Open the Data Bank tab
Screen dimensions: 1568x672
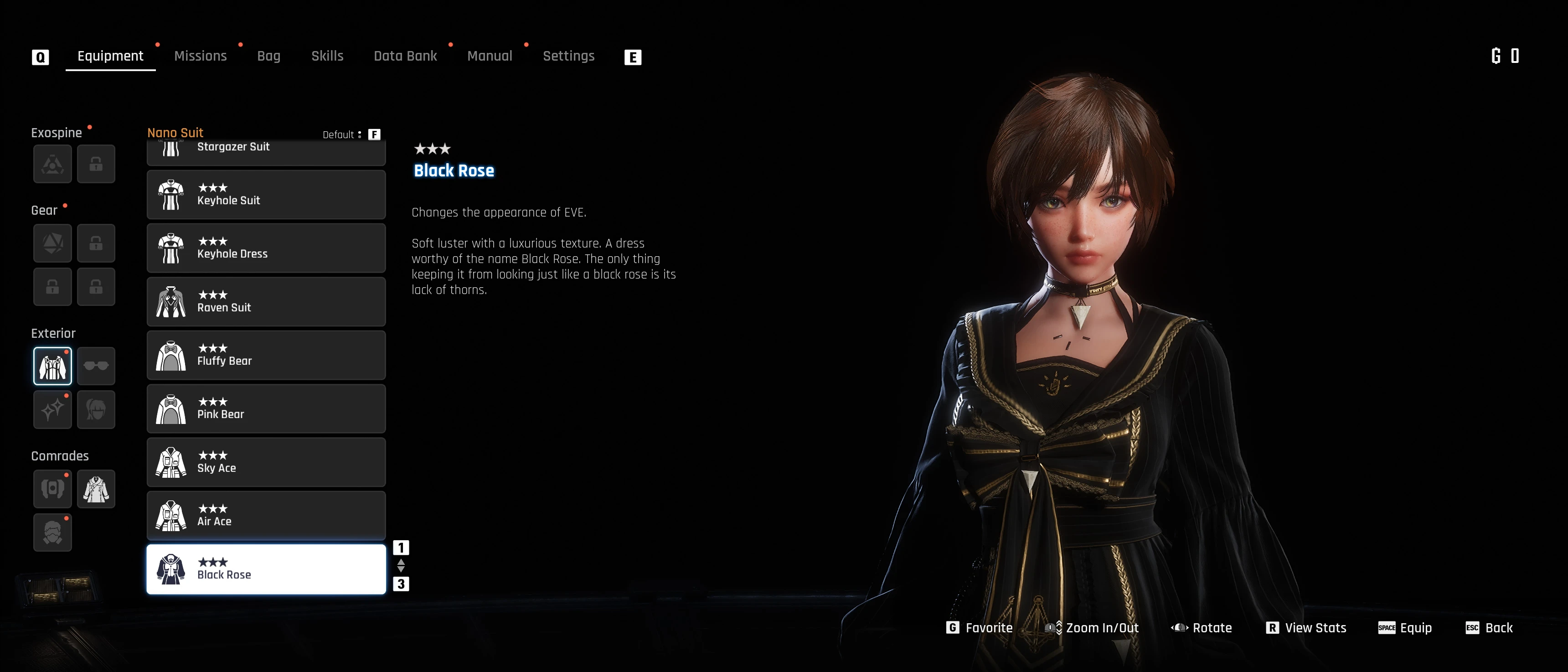405,56
